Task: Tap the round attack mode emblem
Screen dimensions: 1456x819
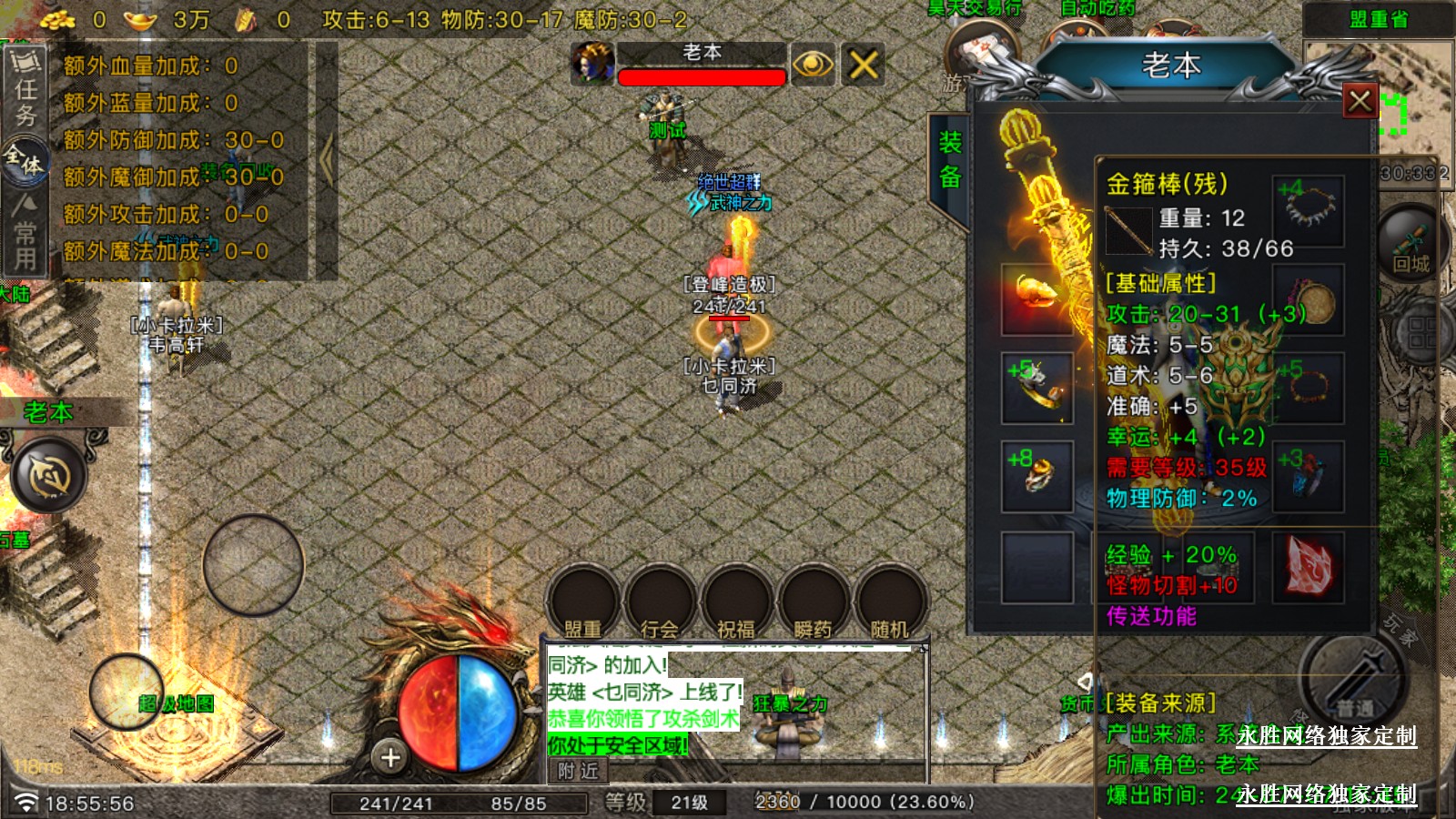Action: tap(49, 474)
